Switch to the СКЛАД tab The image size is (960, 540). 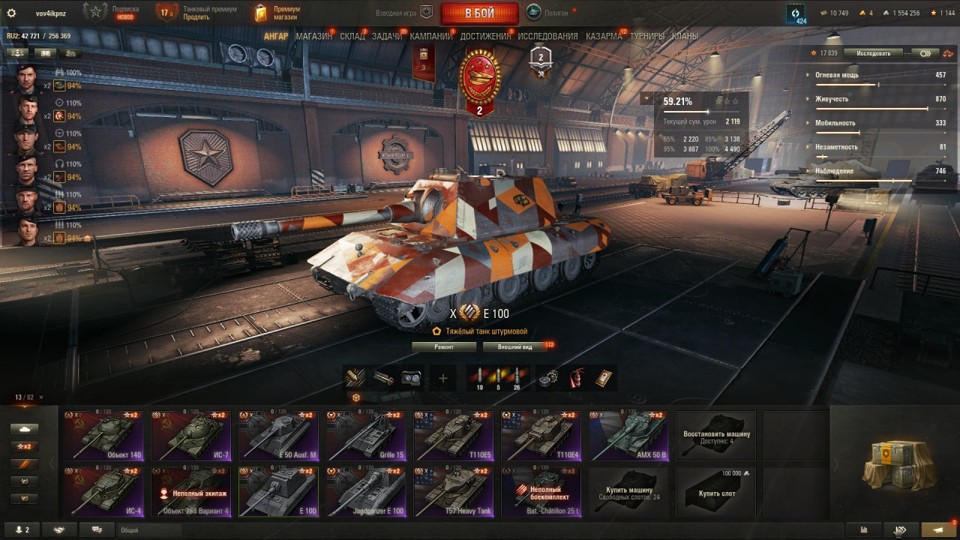(353, 36)
